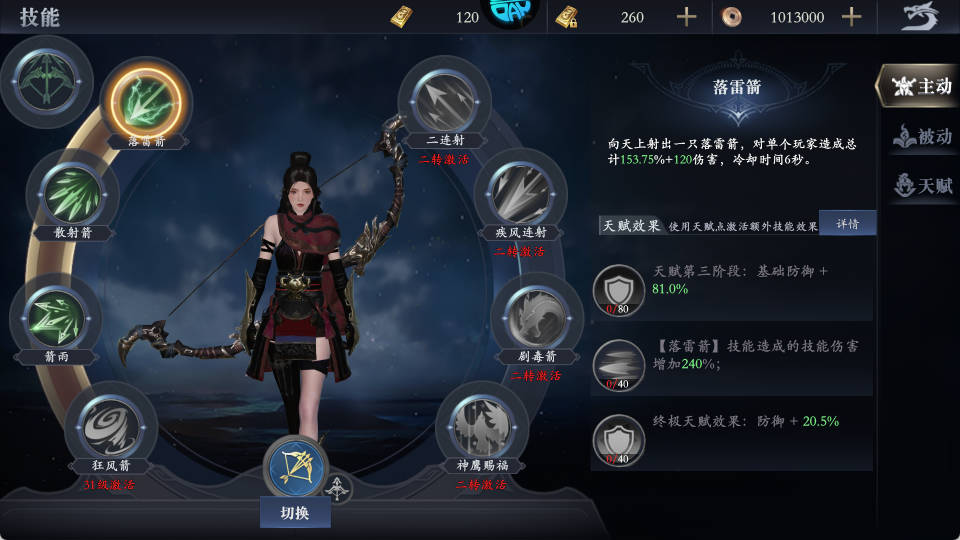
Task: Add more copper coins with plus
Action: click(x=851, y=17)
